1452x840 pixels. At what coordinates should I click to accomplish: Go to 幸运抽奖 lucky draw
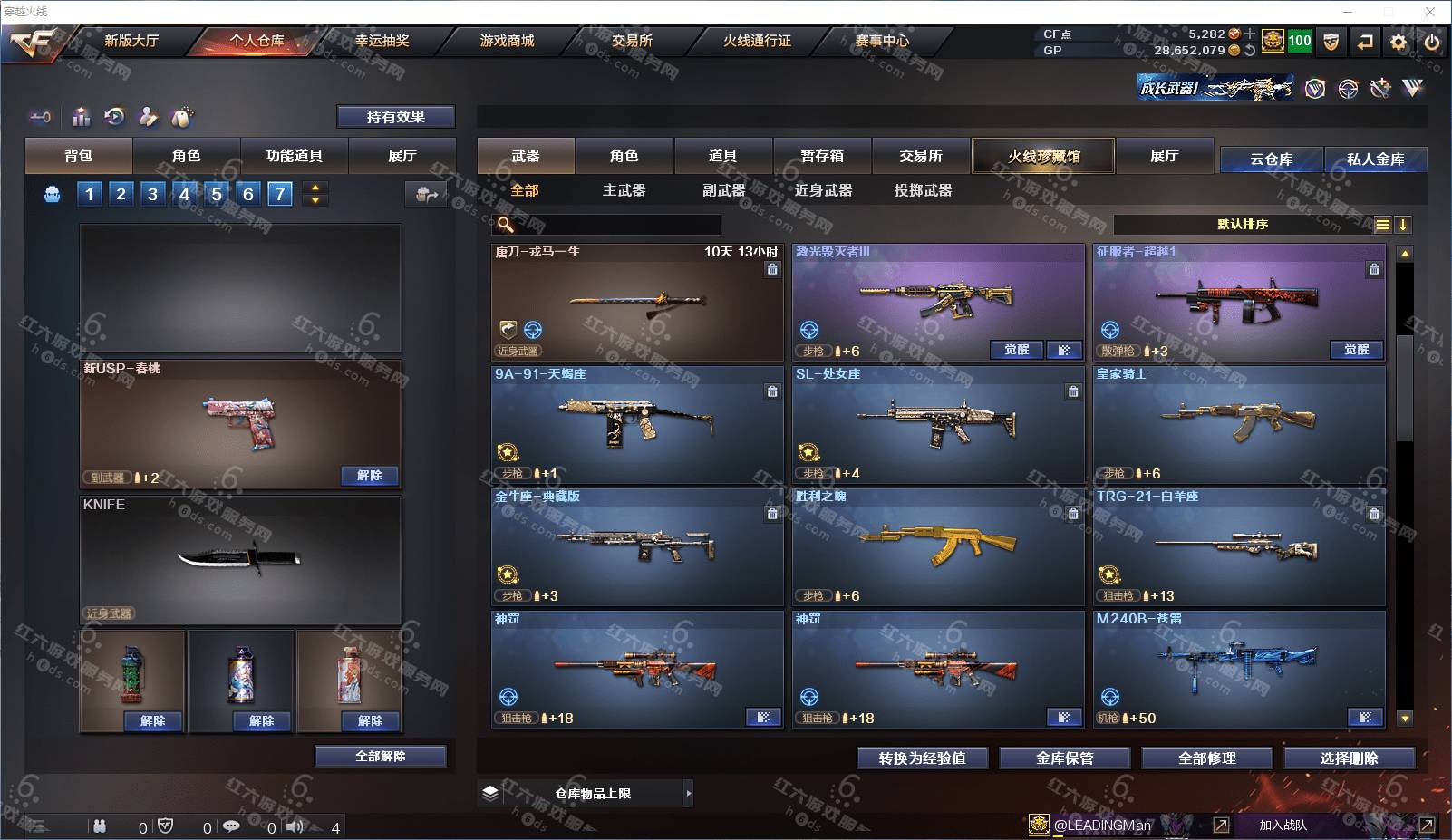382,41
